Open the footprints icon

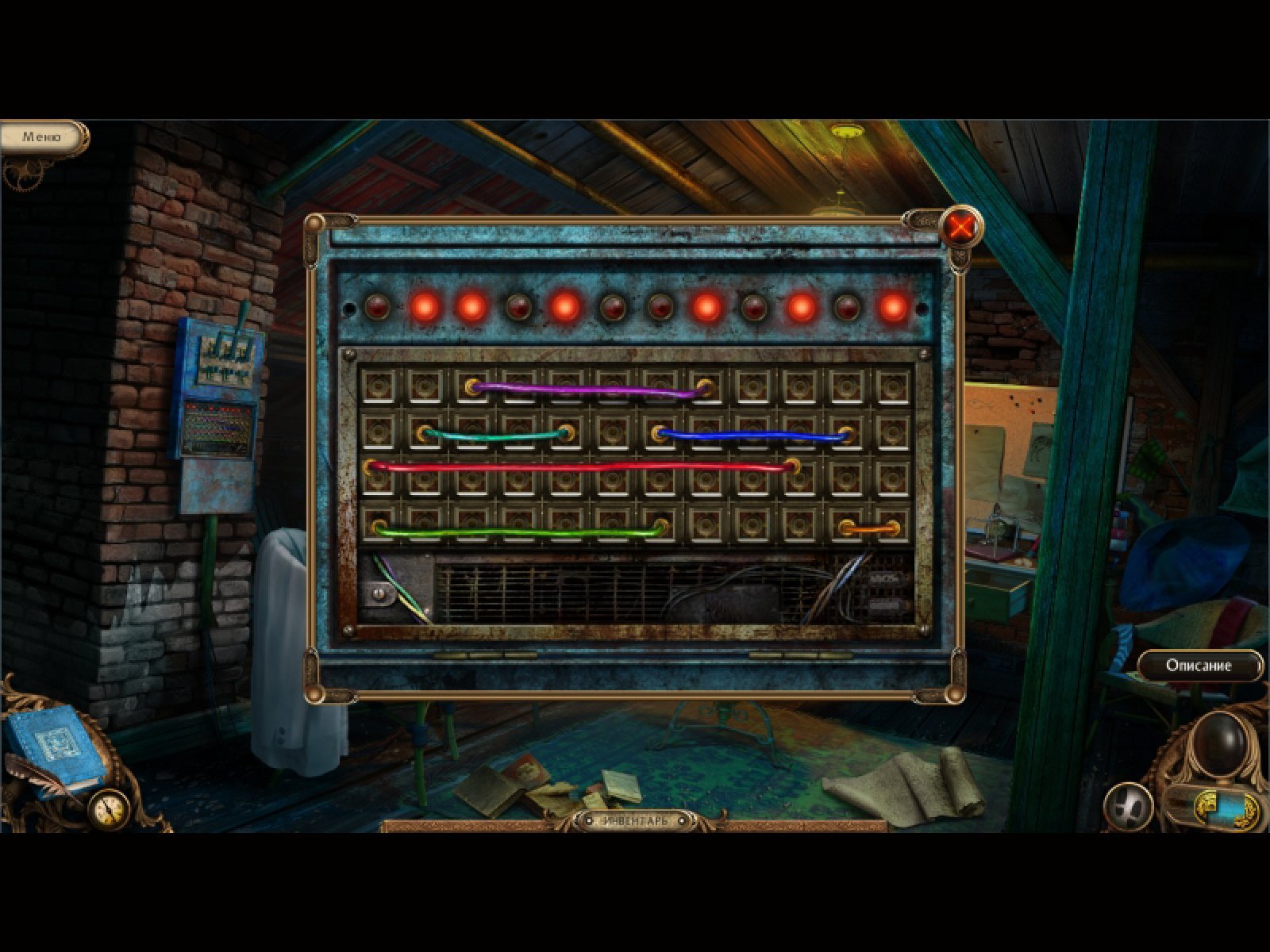click(x=1128, y=807)
